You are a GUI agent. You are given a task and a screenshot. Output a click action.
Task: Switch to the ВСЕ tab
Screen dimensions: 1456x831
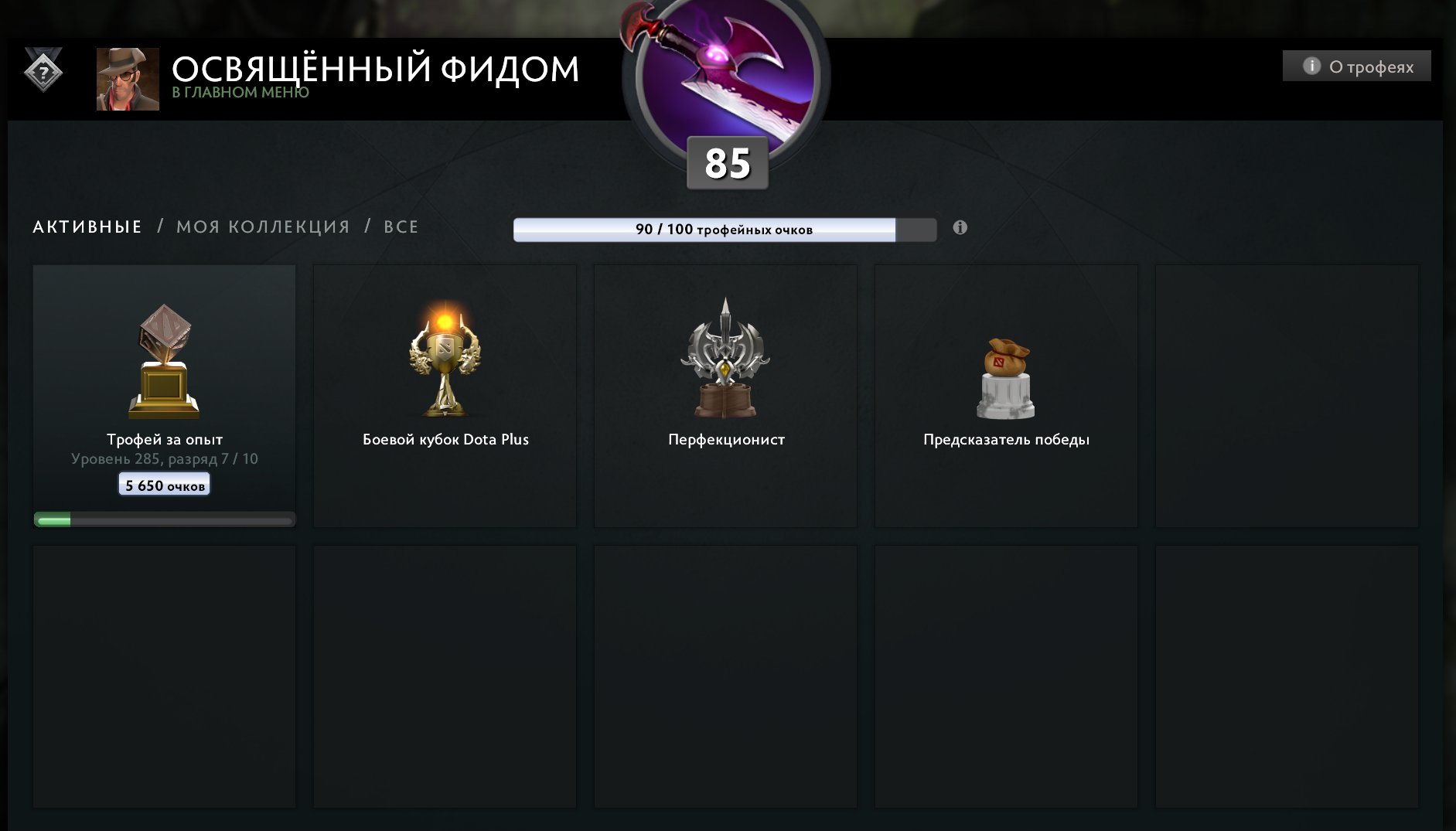401,226
